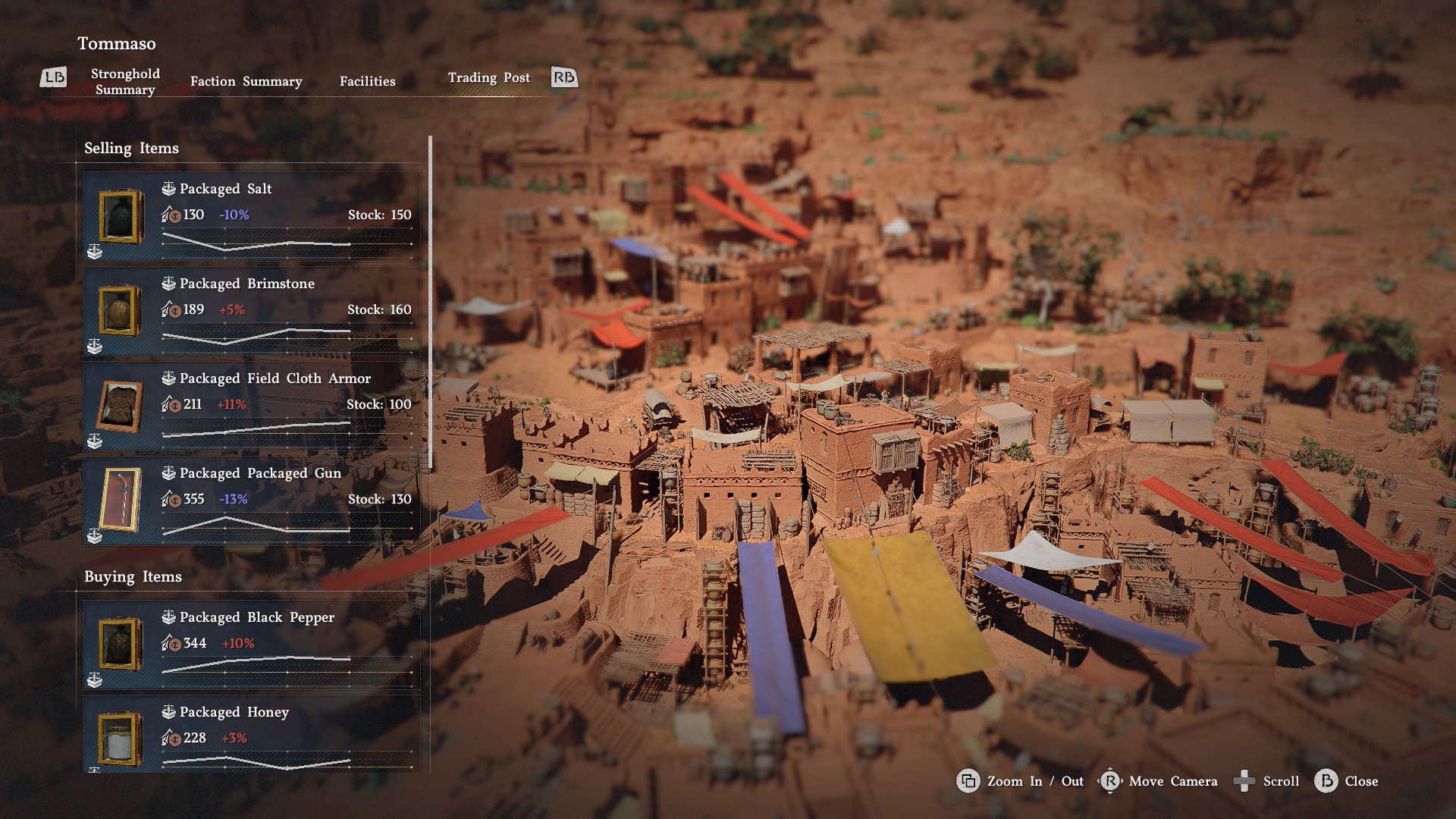1456x819 pixels.
Task: Select the Packaged Brimstone item thumbnail
Action: 118,310
